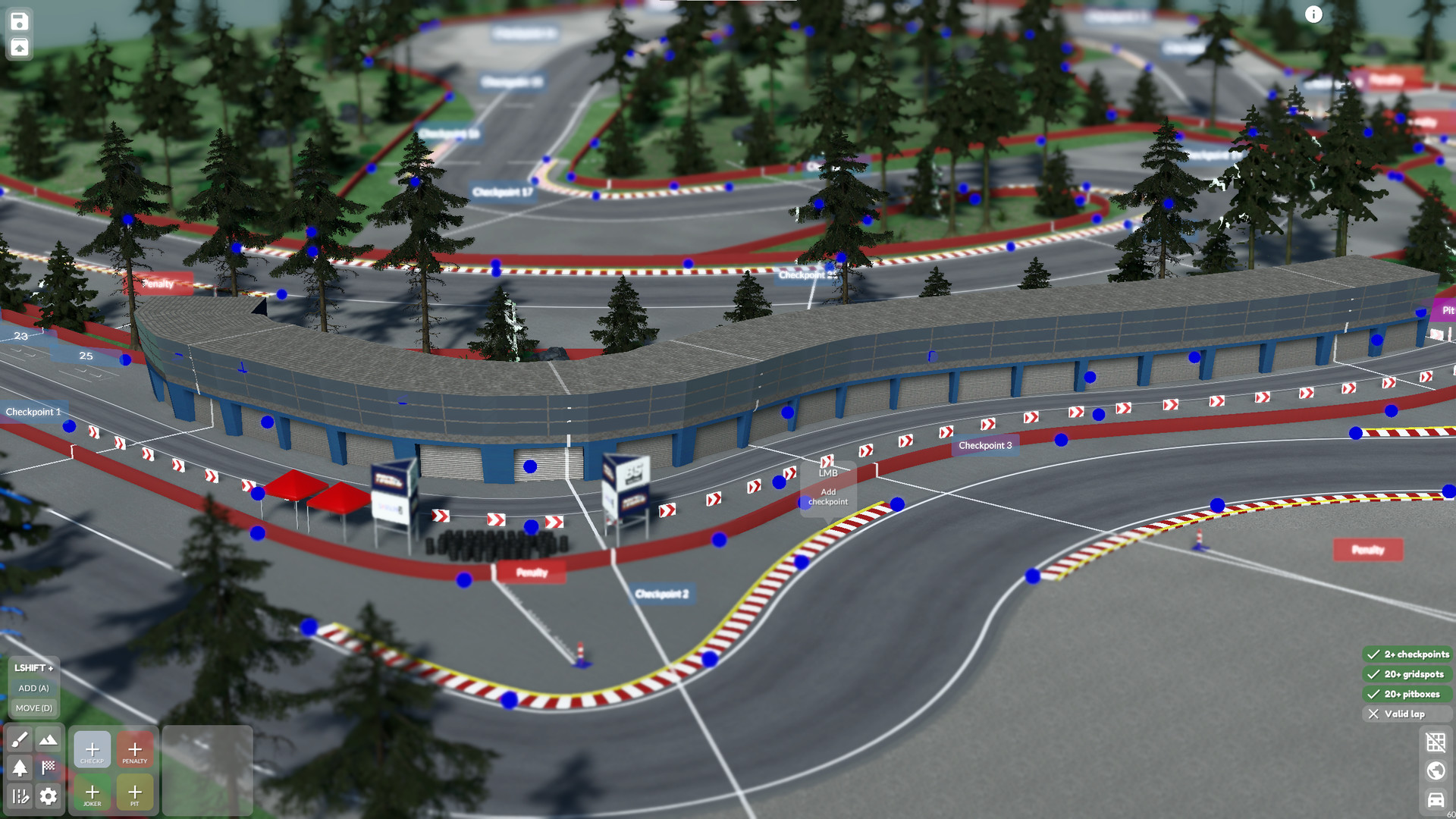Select the brush painting tool
The image size is (1456, 819).
[x=20, y=739]
